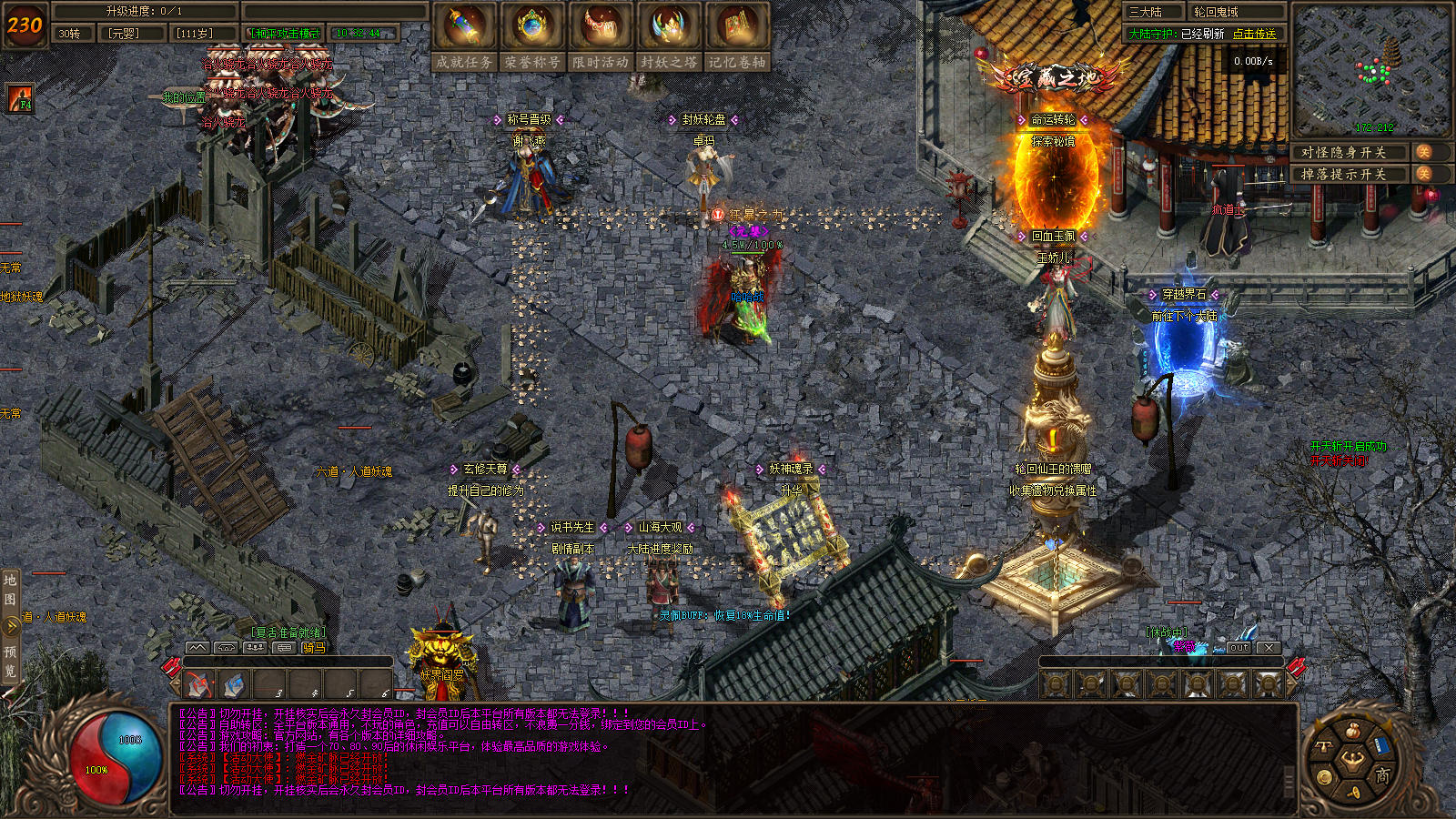
Task: Click the 骑马 mount button
Action: tap(313, 648)
